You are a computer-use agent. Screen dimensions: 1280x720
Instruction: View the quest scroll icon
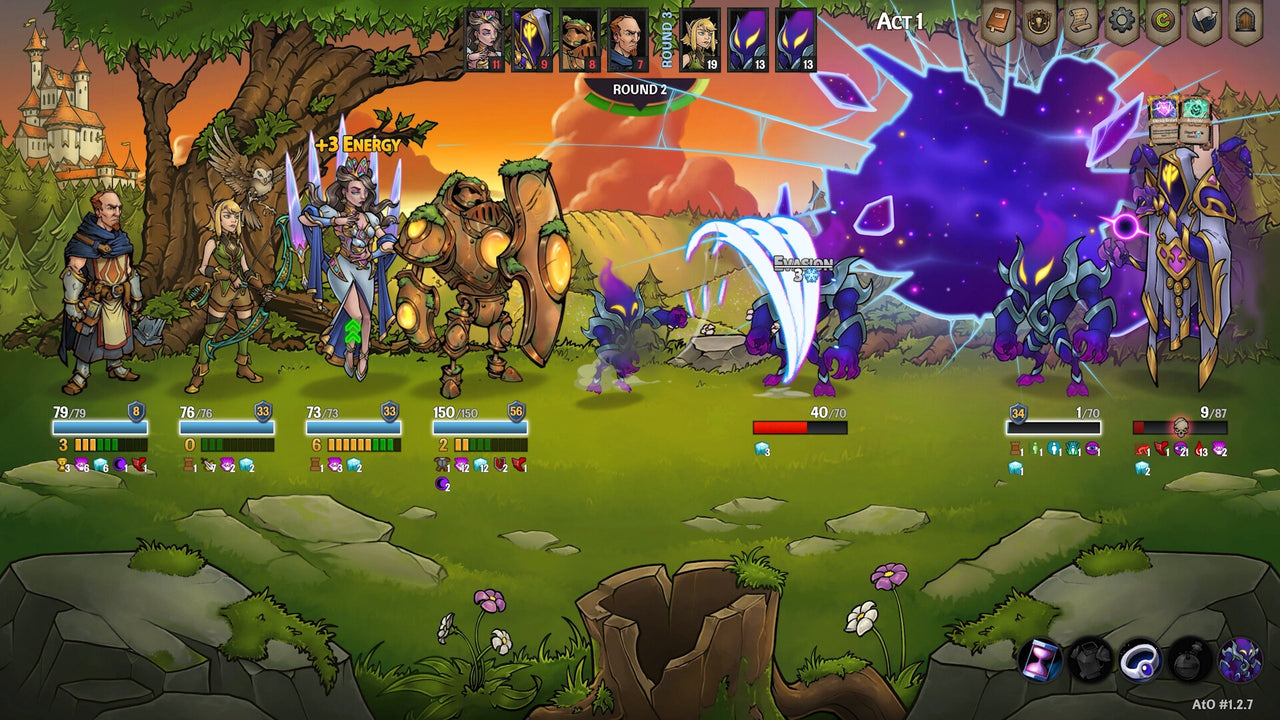(1078, 20)
